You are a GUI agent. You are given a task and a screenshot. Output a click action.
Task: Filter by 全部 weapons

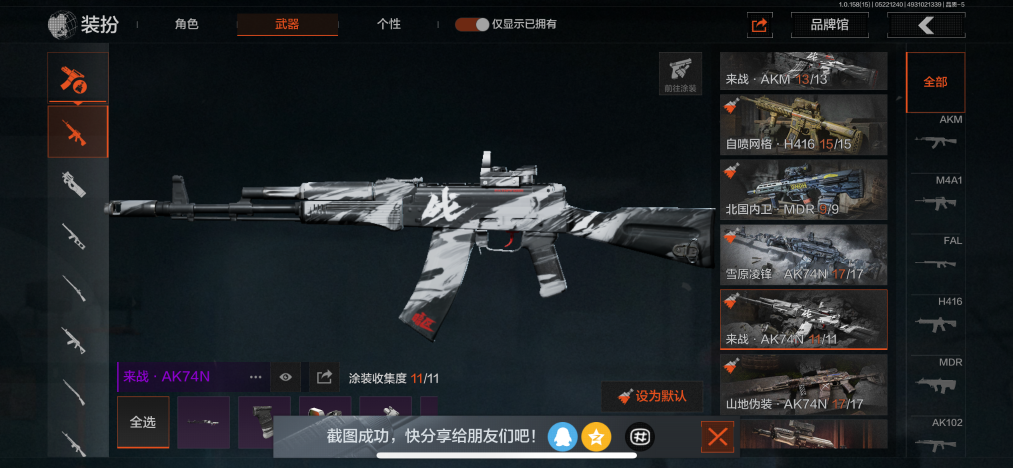point(935,82)
